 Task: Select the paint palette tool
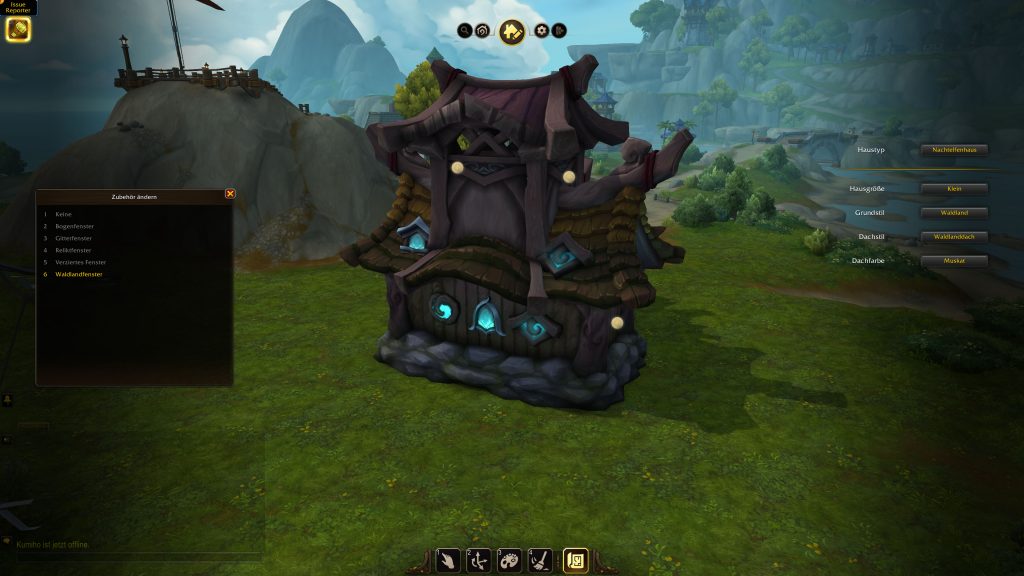[509, 561]
